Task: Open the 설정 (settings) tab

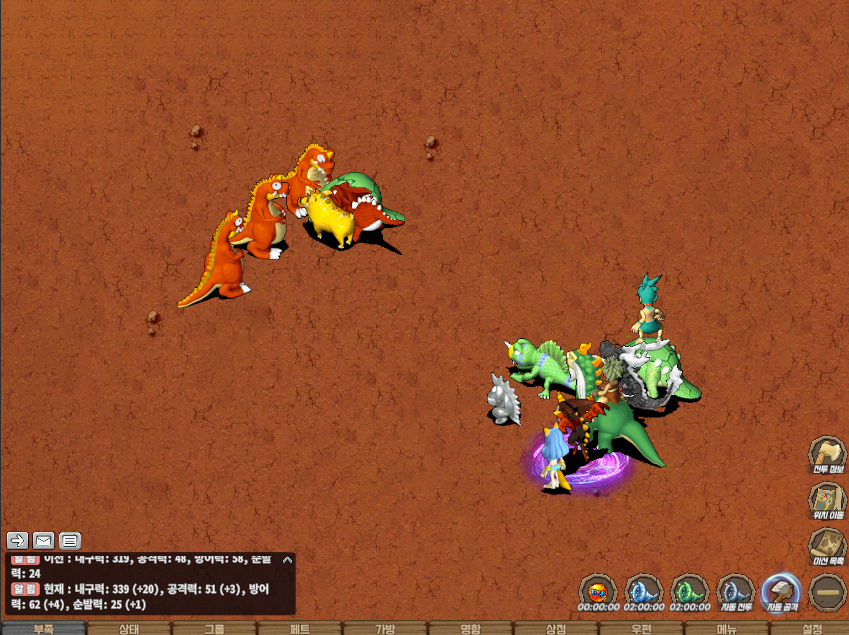Action: pyautogui.click(x=812, y=628)
